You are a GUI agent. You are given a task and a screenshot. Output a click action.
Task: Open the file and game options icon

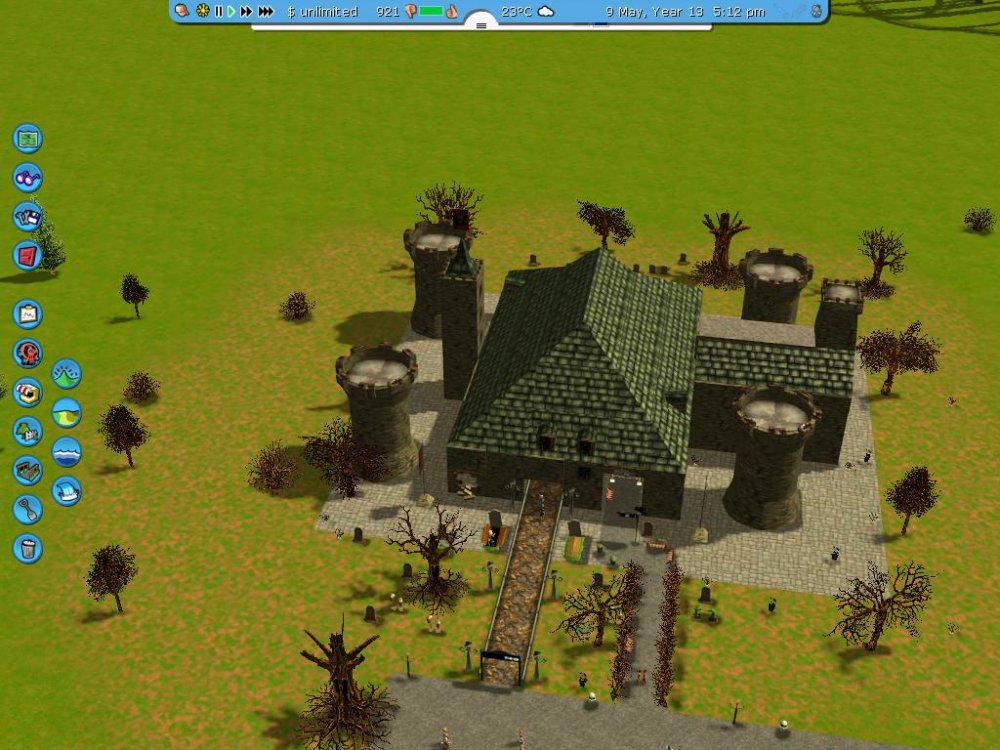pos(27,216)
